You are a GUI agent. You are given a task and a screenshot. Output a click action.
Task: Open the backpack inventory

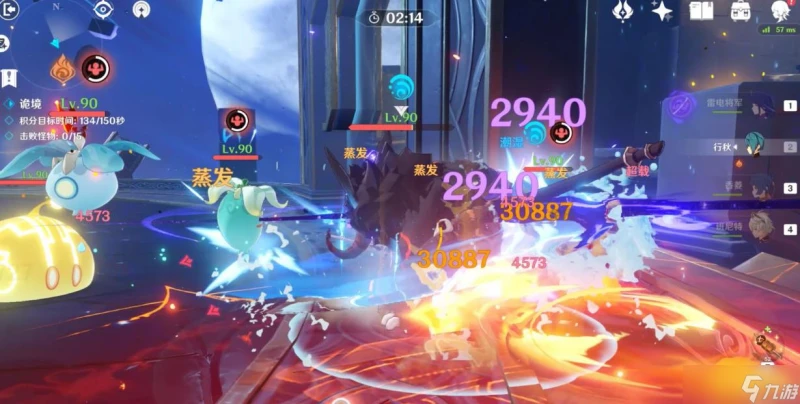pos(741,12)
